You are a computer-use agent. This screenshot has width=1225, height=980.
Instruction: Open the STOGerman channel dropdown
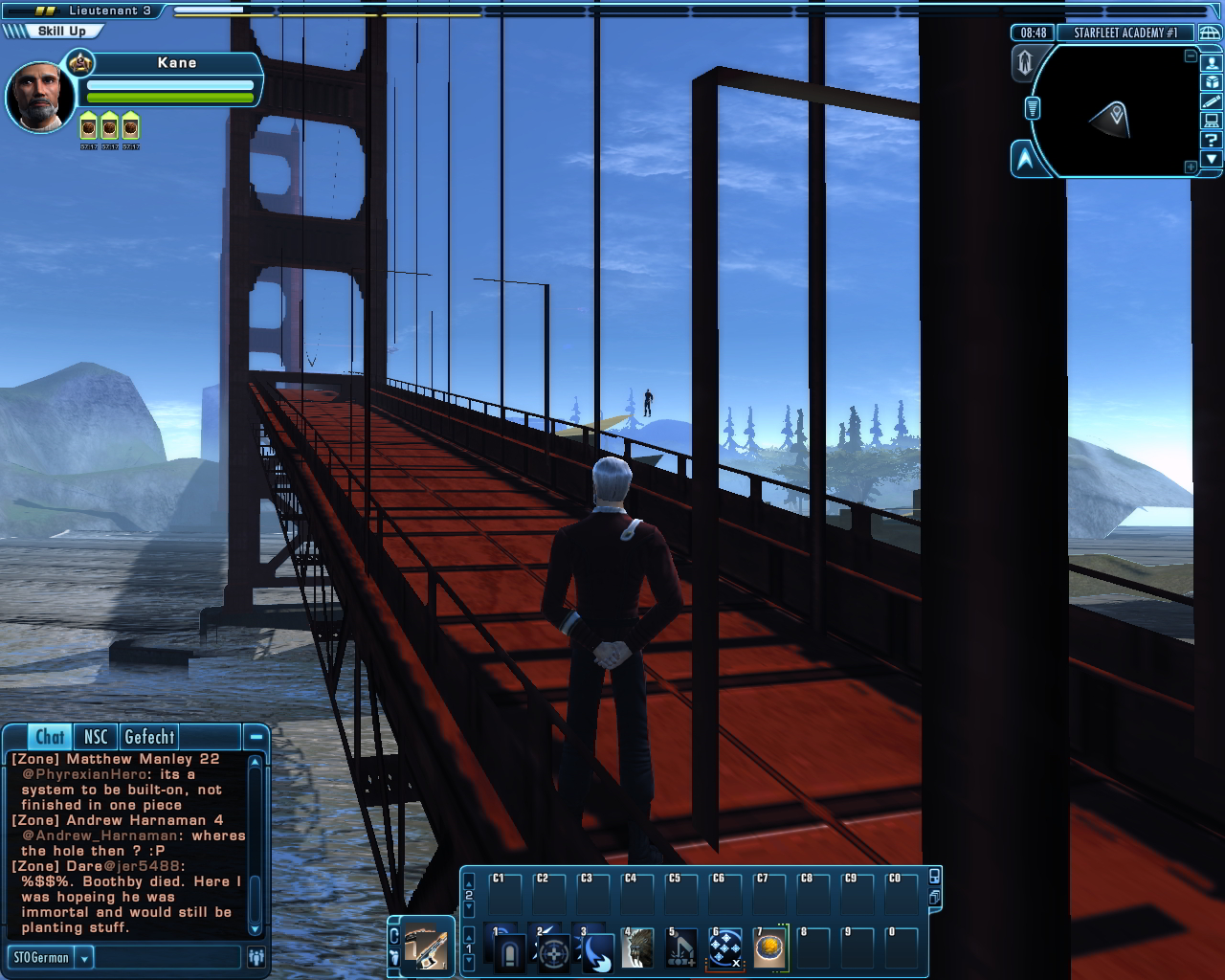pos(84,957)
